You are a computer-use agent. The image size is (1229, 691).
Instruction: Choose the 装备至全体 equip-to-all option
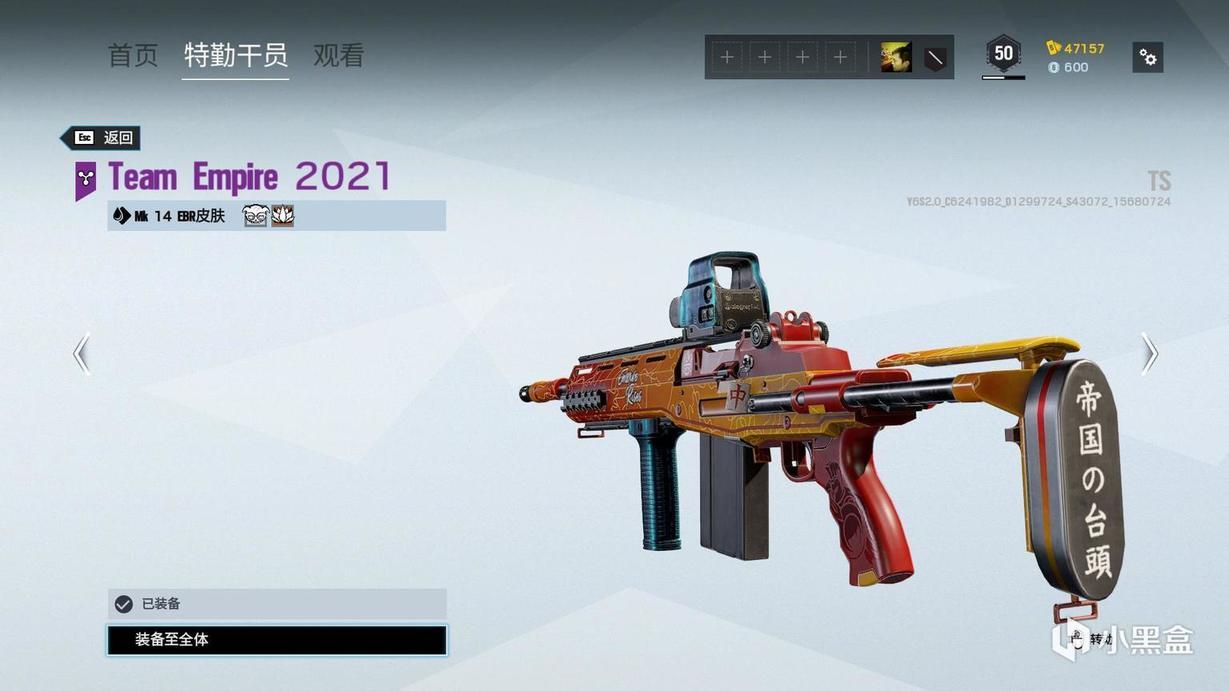pos(277,640)
